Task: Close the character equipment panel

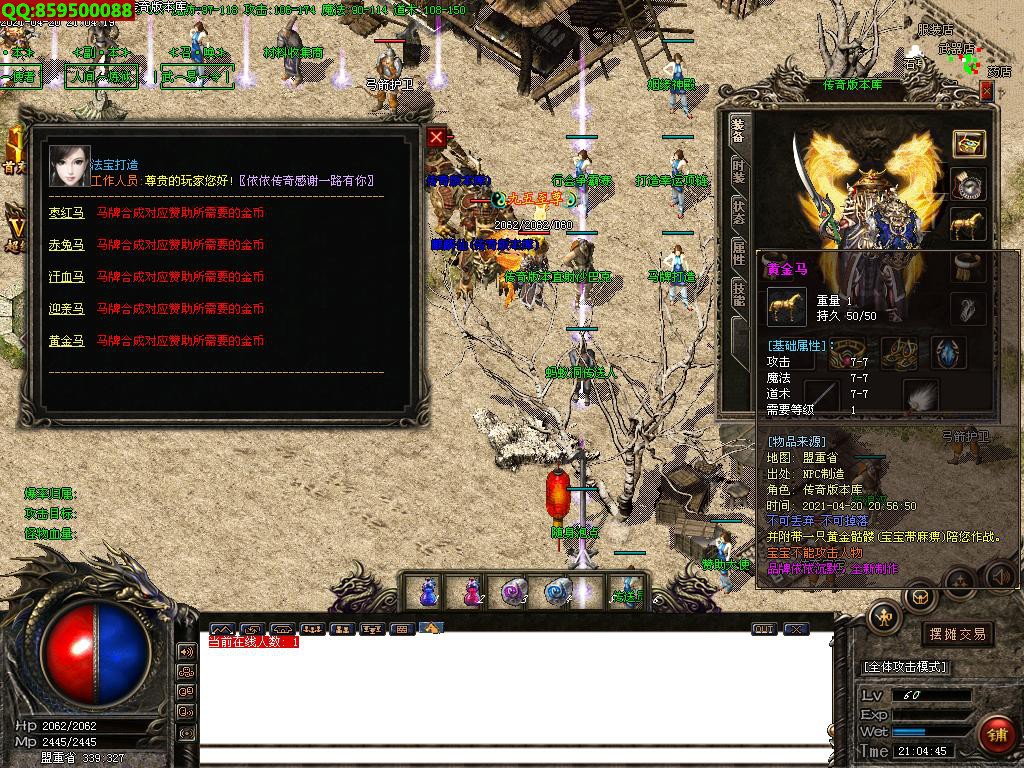Action: pos(986,91)
